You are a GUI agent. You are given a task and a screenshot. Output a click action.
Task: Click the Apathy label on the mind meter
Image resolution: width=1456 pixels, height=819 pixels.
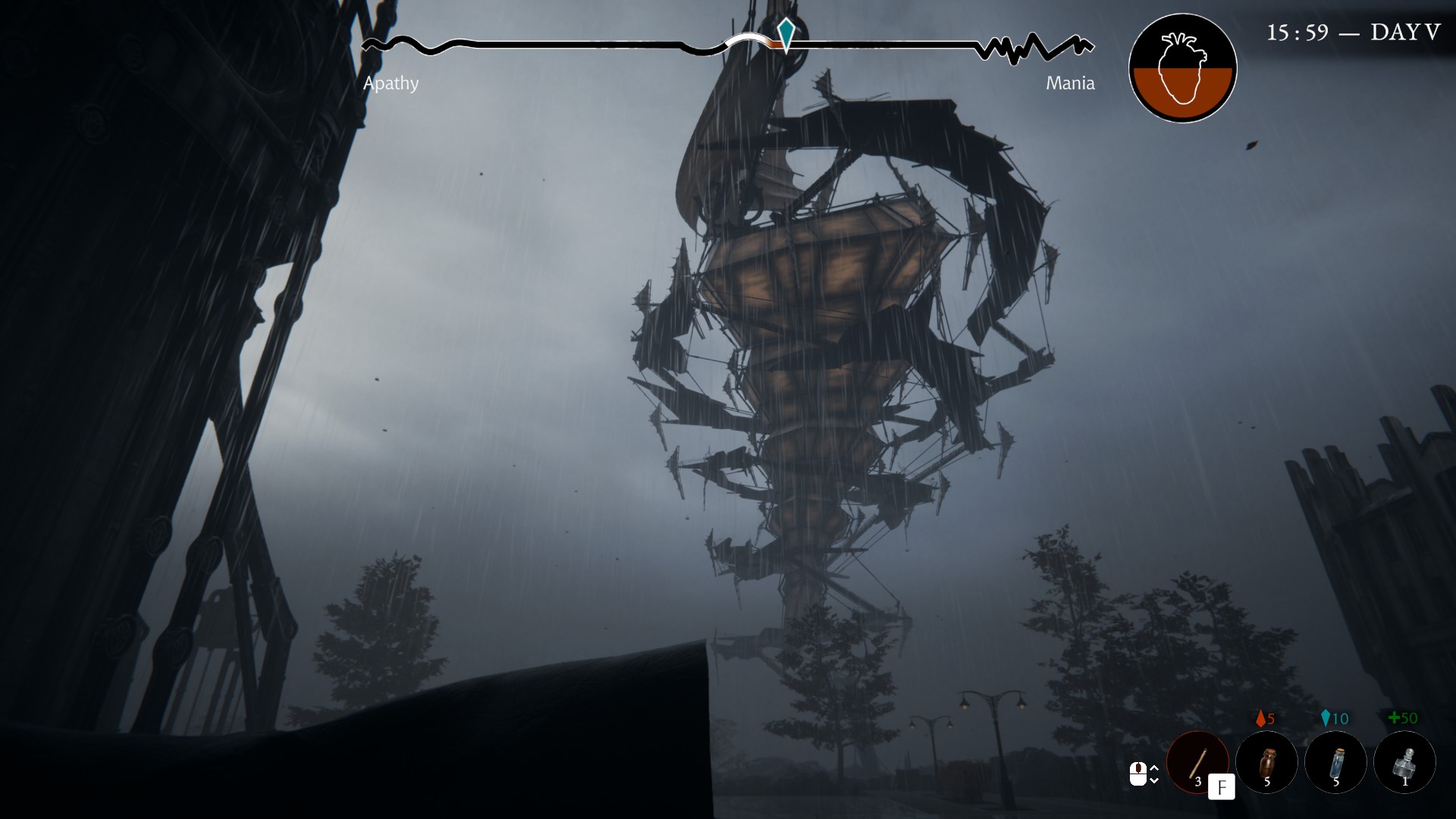point(392,83)
